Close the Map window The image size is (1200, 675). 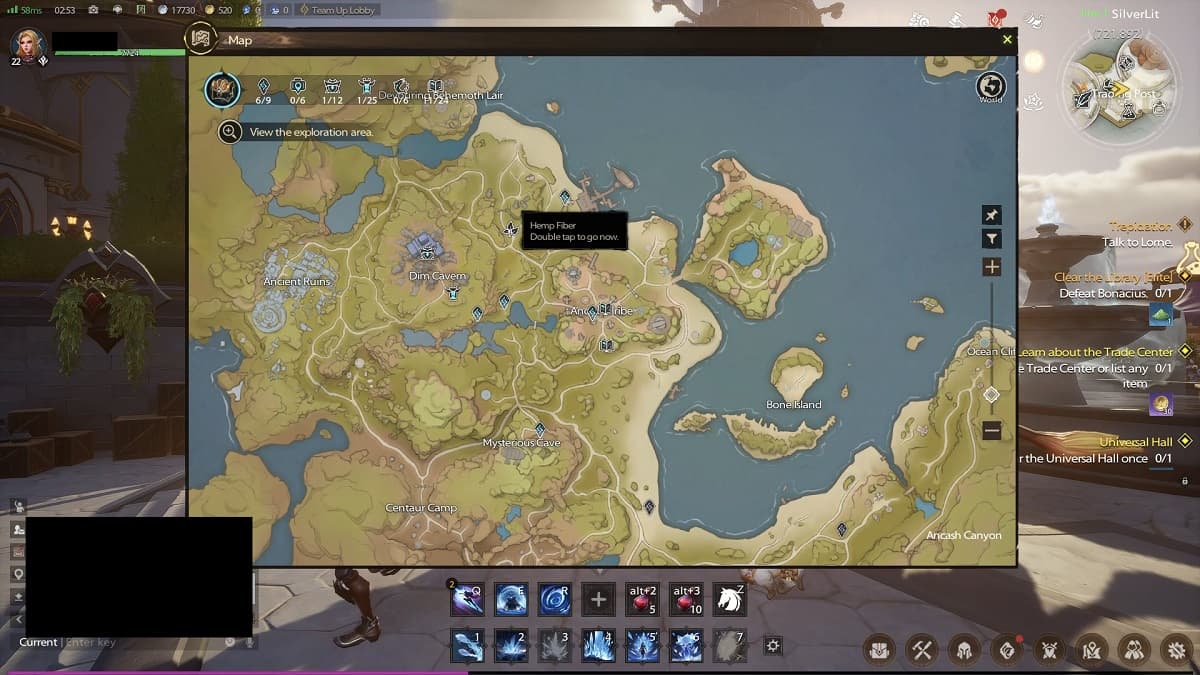click(x=1007, y=40)
